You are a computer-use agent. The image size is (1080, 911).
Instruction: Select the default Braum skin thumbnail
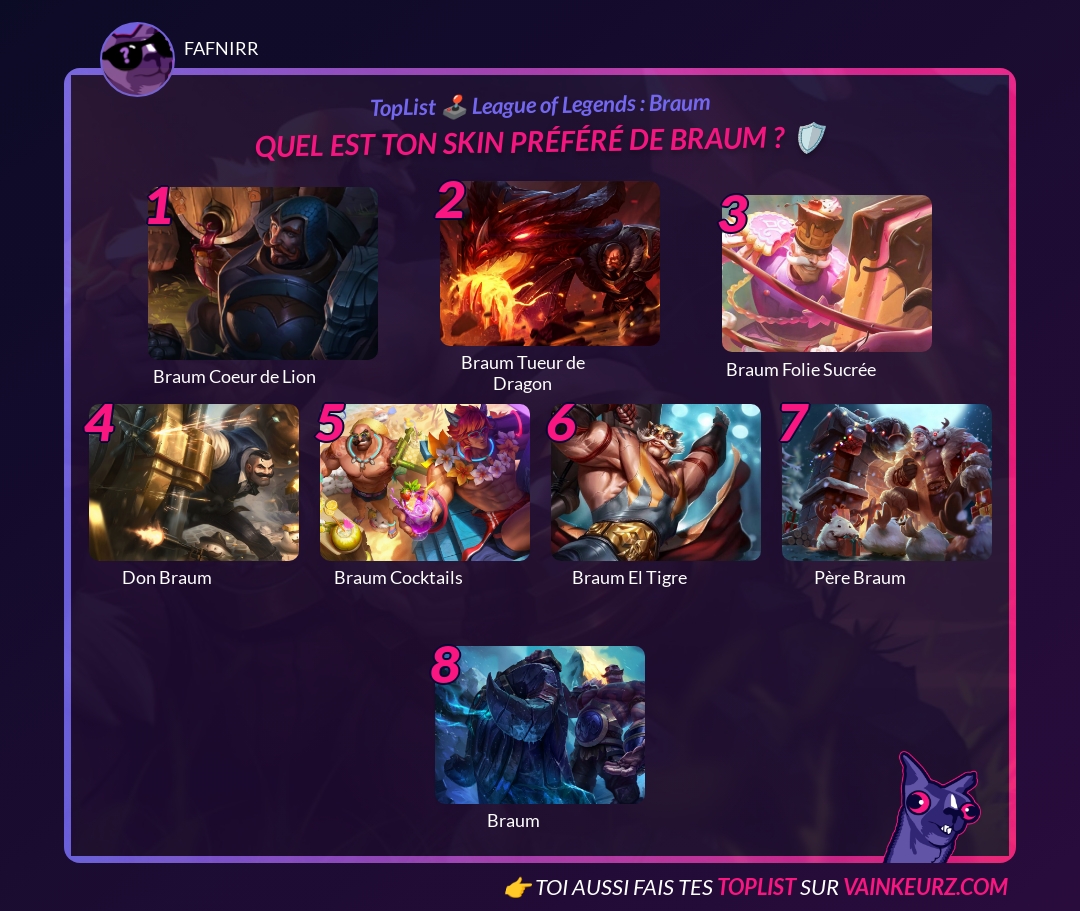[540, 725]
